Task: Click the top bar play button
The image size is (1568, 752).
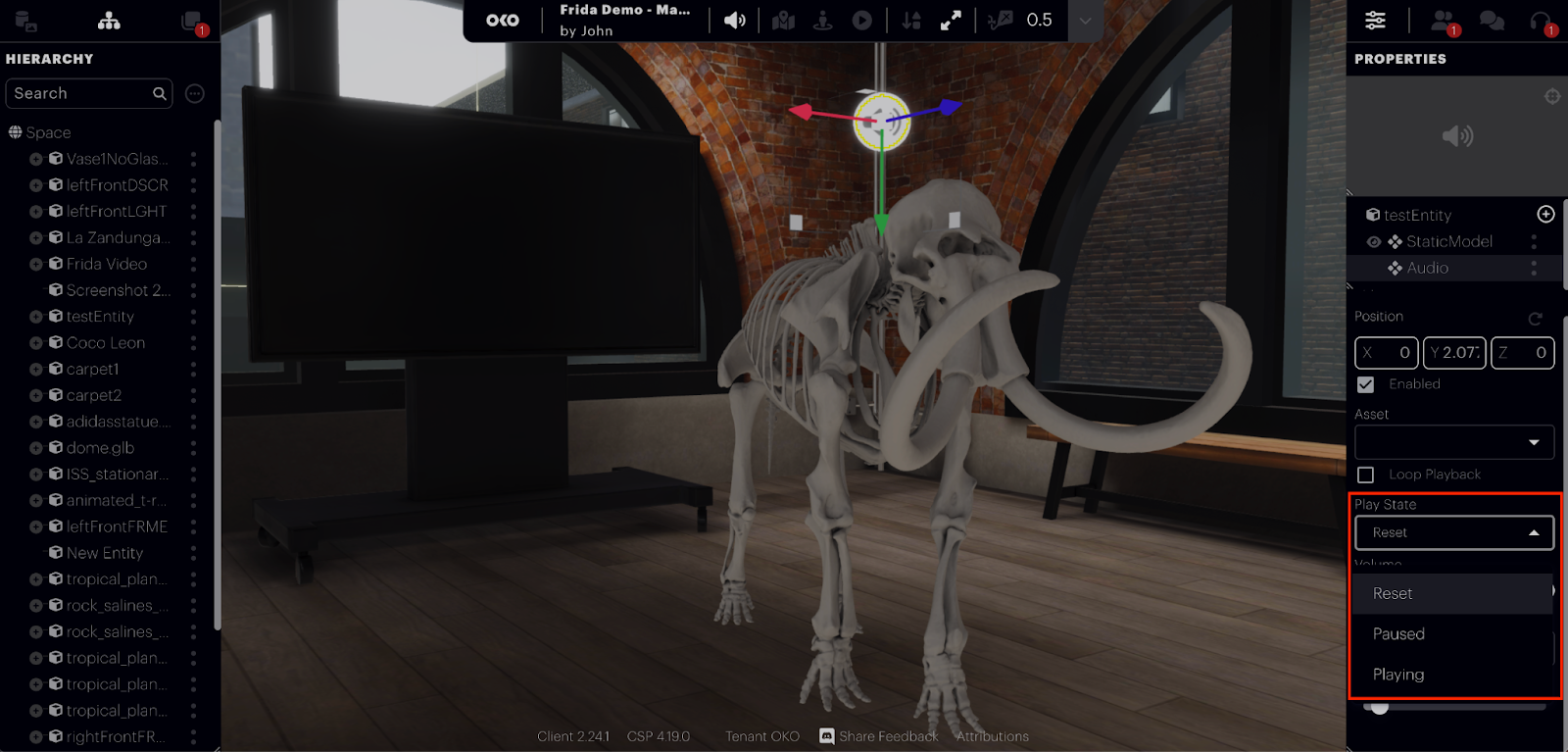Action: coord(862,21)
